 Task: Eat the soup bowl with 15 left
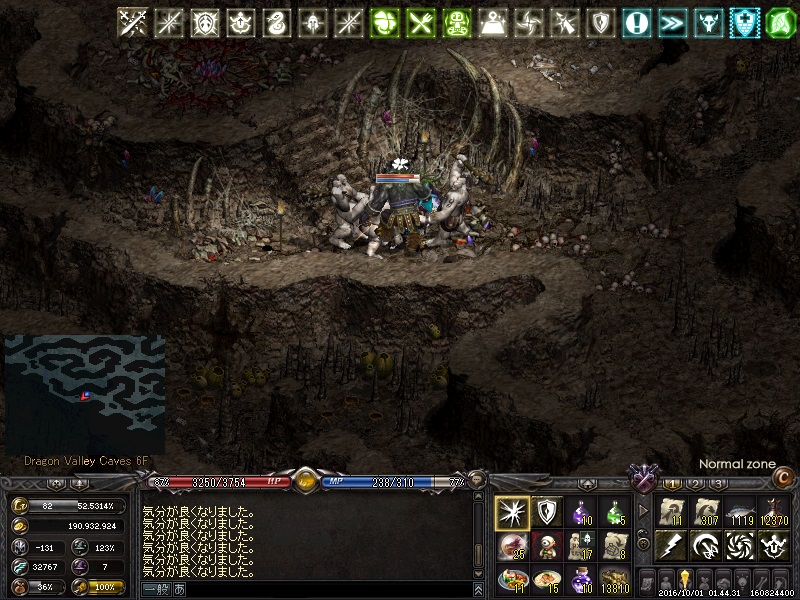tap(547, 579)
